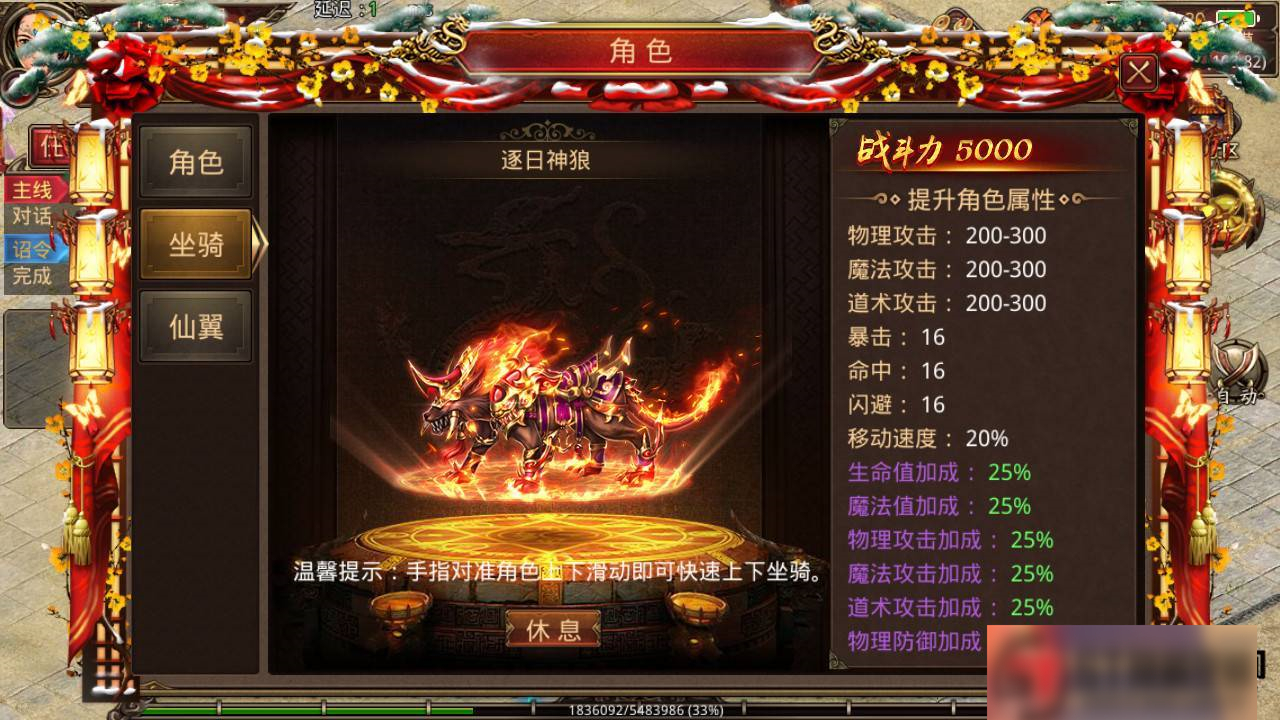Switch to the 仙翼 wing tab
The height and width of the screenshot is (720, 1280).
click(x=196, y=325)
